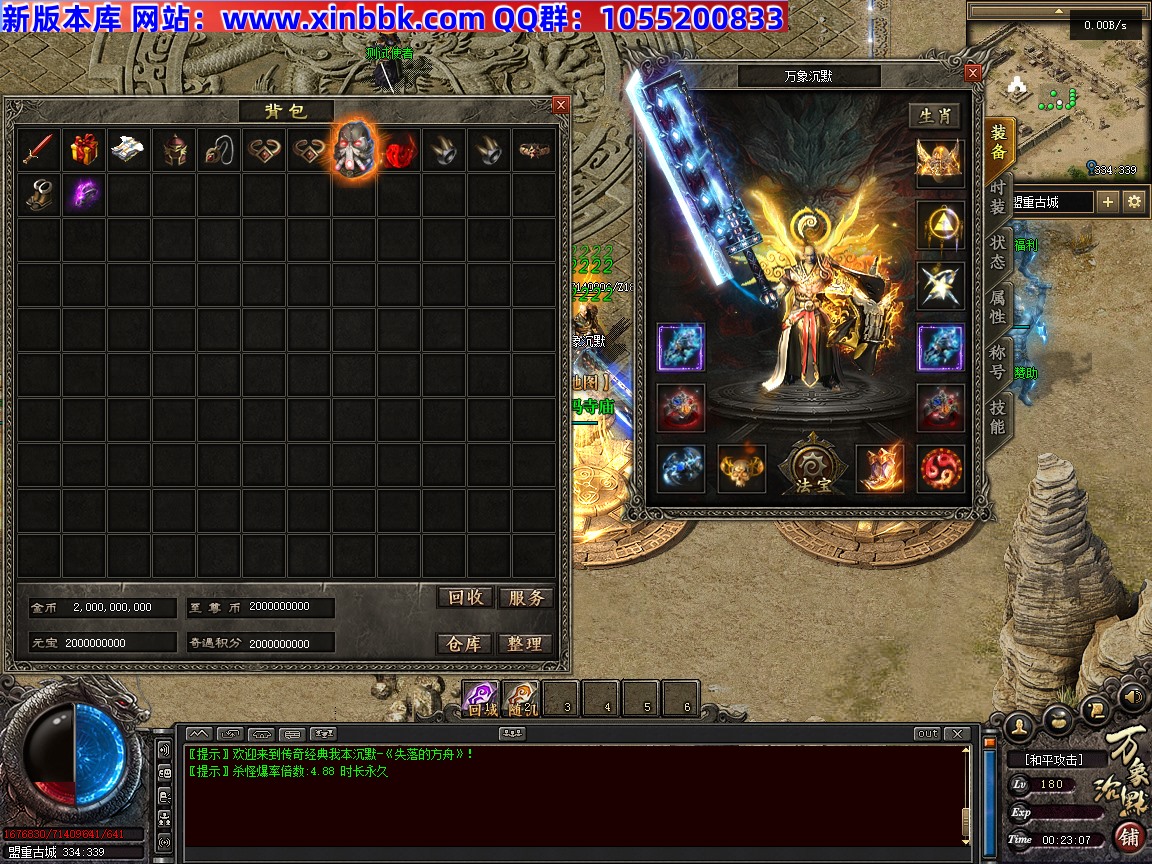Switch to the 时装 fashion tab
Viewport: 1152px width, 864px height.
[x=998, y=197]
